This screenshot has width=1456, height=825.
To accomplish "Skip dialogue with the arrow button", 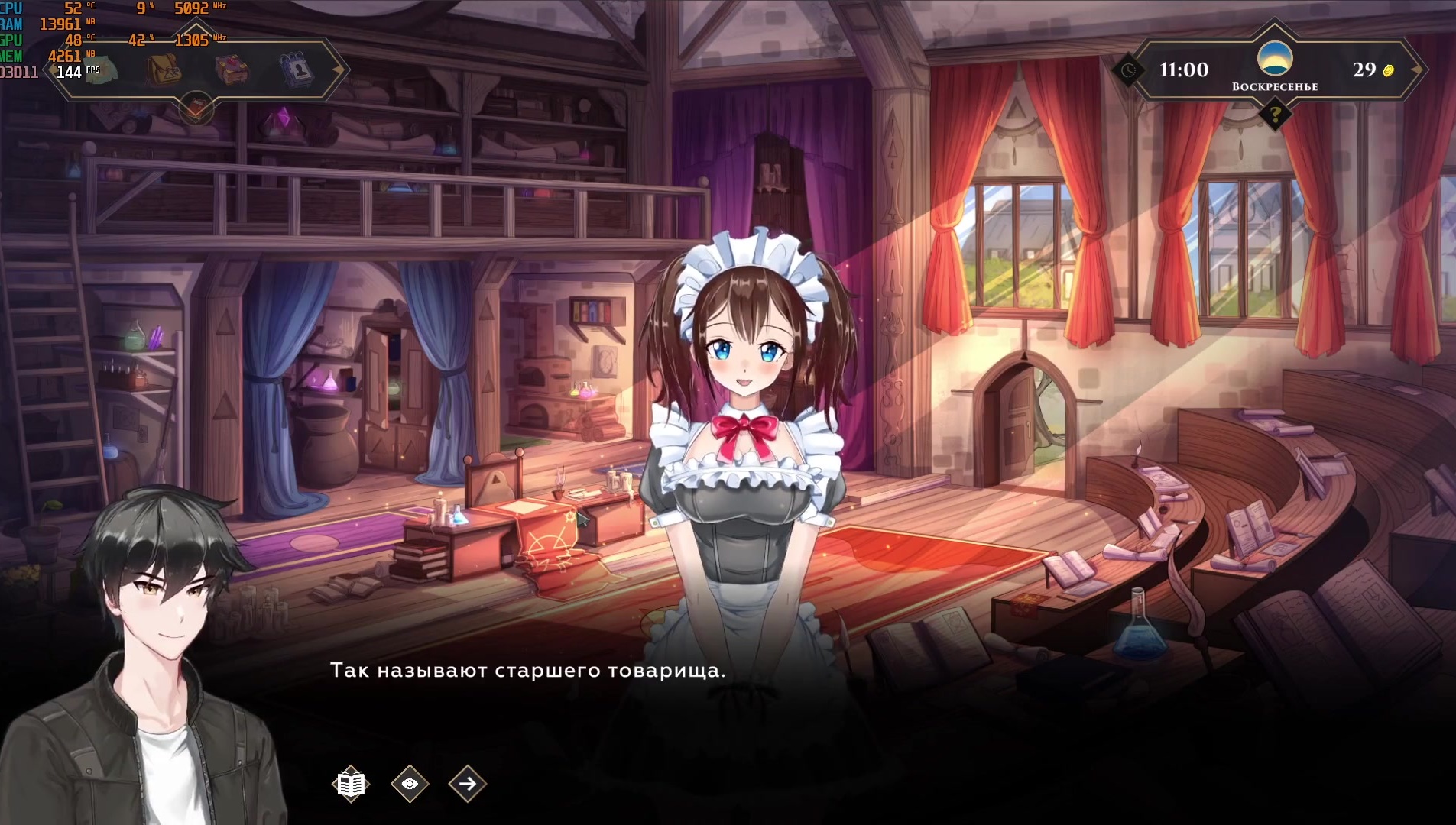I will pos(468,784).
